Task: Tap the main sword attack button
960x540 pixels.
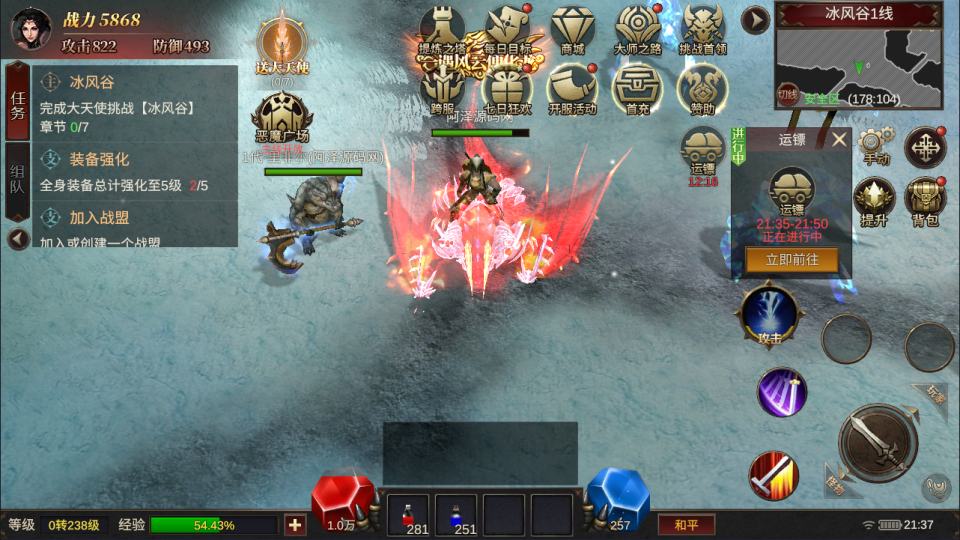Action: click(x=877, y=442)
